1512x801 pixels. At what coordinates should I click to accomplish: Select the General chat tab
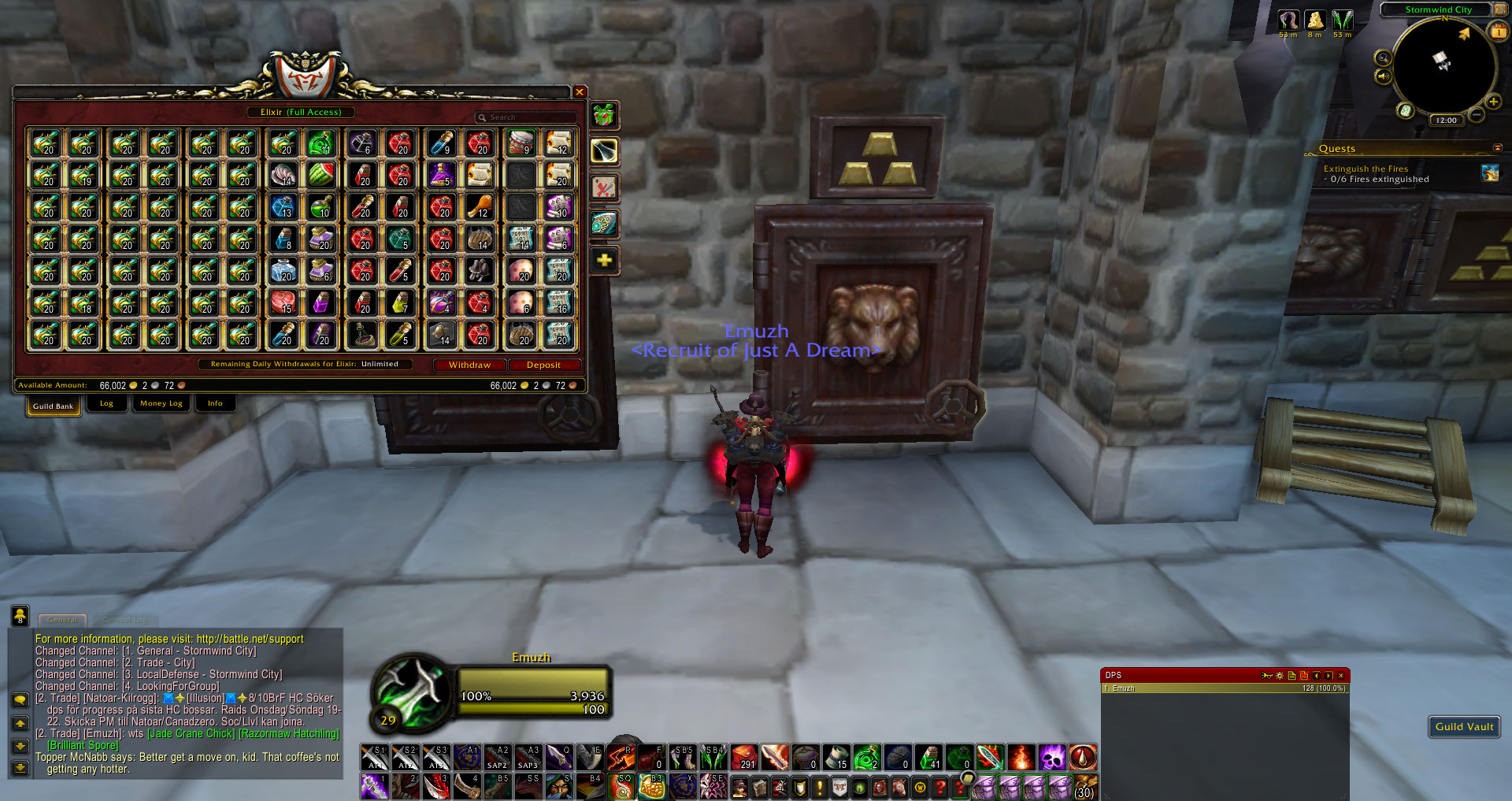click(x=62, y=620)
